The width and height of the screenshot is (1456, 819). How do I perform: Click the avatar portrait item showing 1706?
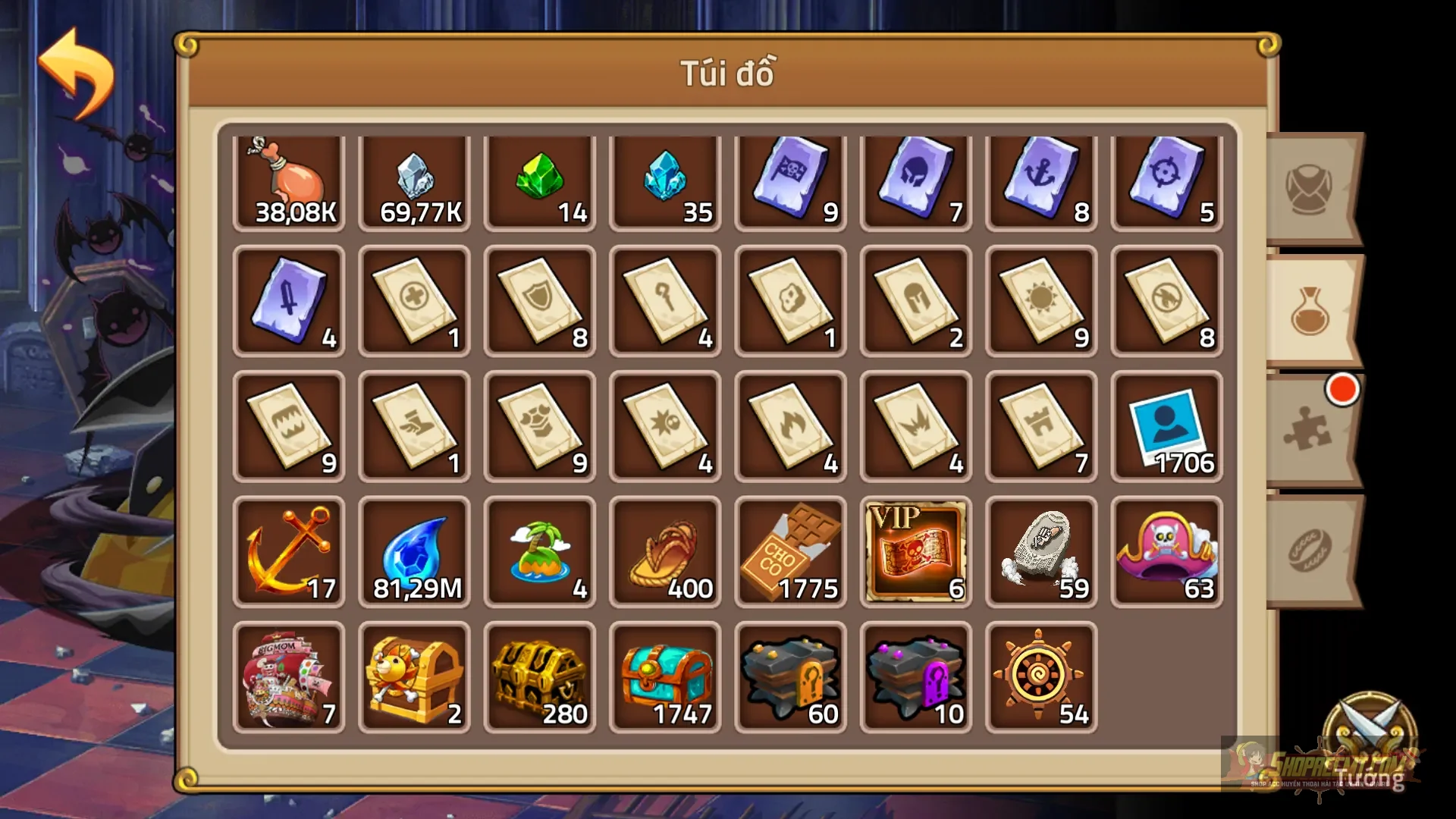(1164, 425)
